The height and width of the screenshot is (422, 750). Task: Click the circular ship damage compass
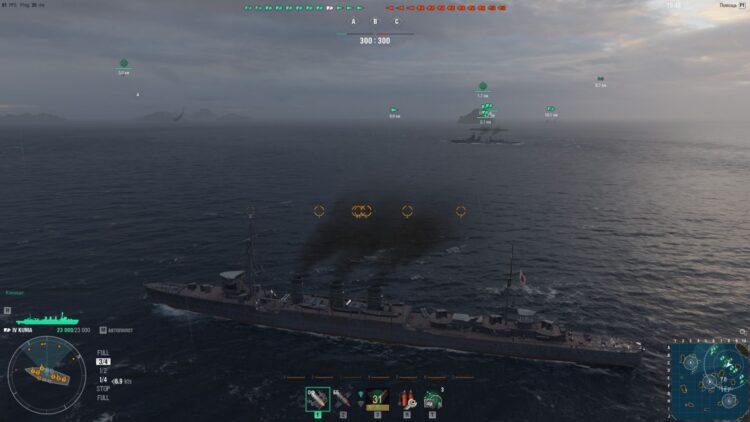coord(47,376)
